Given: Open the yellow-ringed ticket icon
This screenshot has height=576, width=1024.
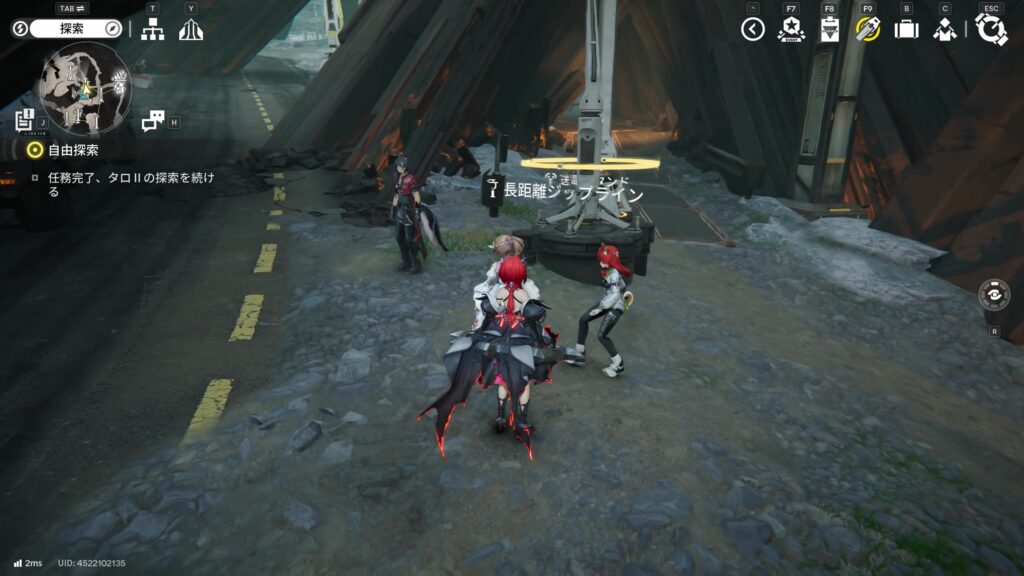Looking at the screenshot, I should [867, 29].
